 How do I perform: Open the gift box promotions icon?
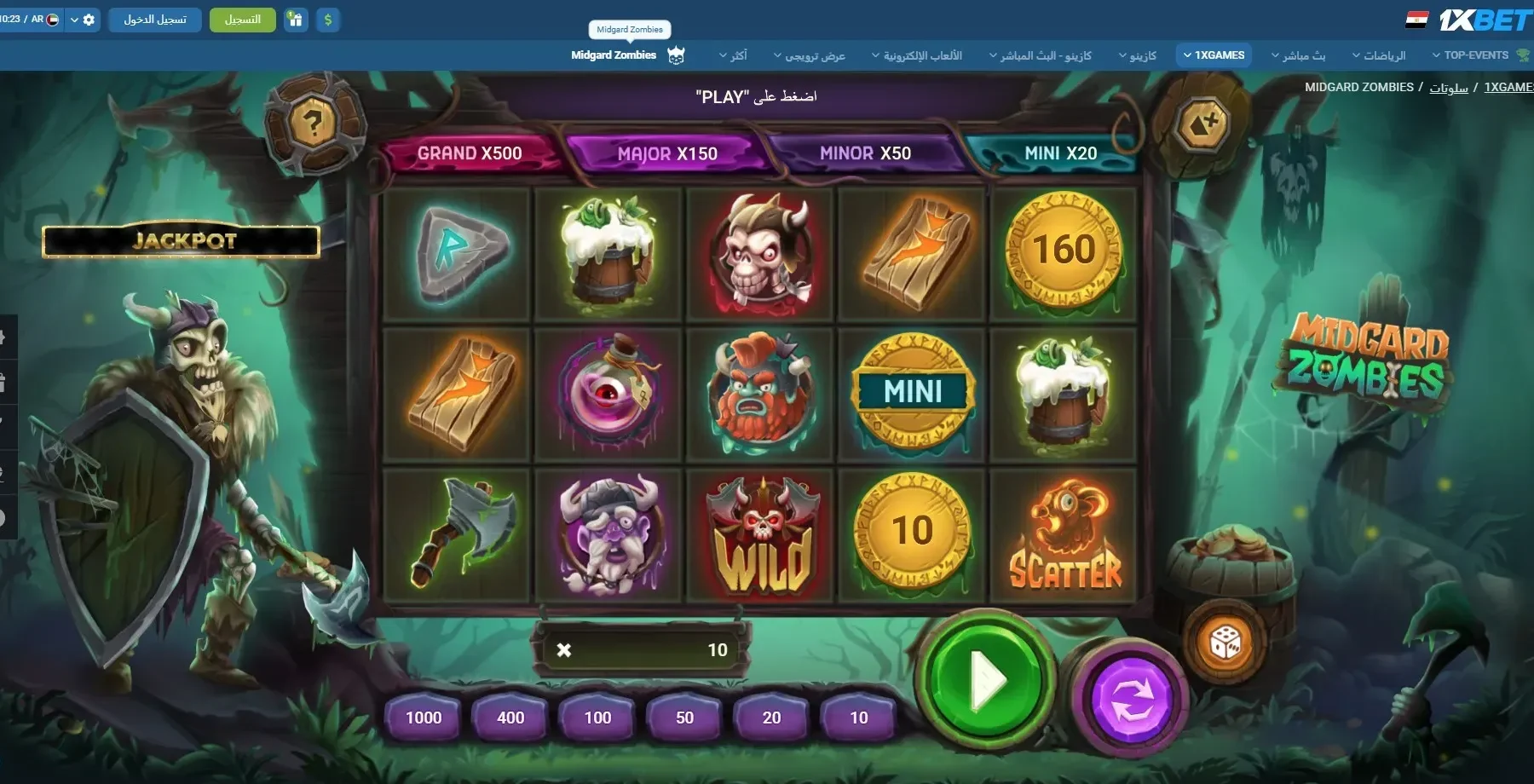[296, 20]
